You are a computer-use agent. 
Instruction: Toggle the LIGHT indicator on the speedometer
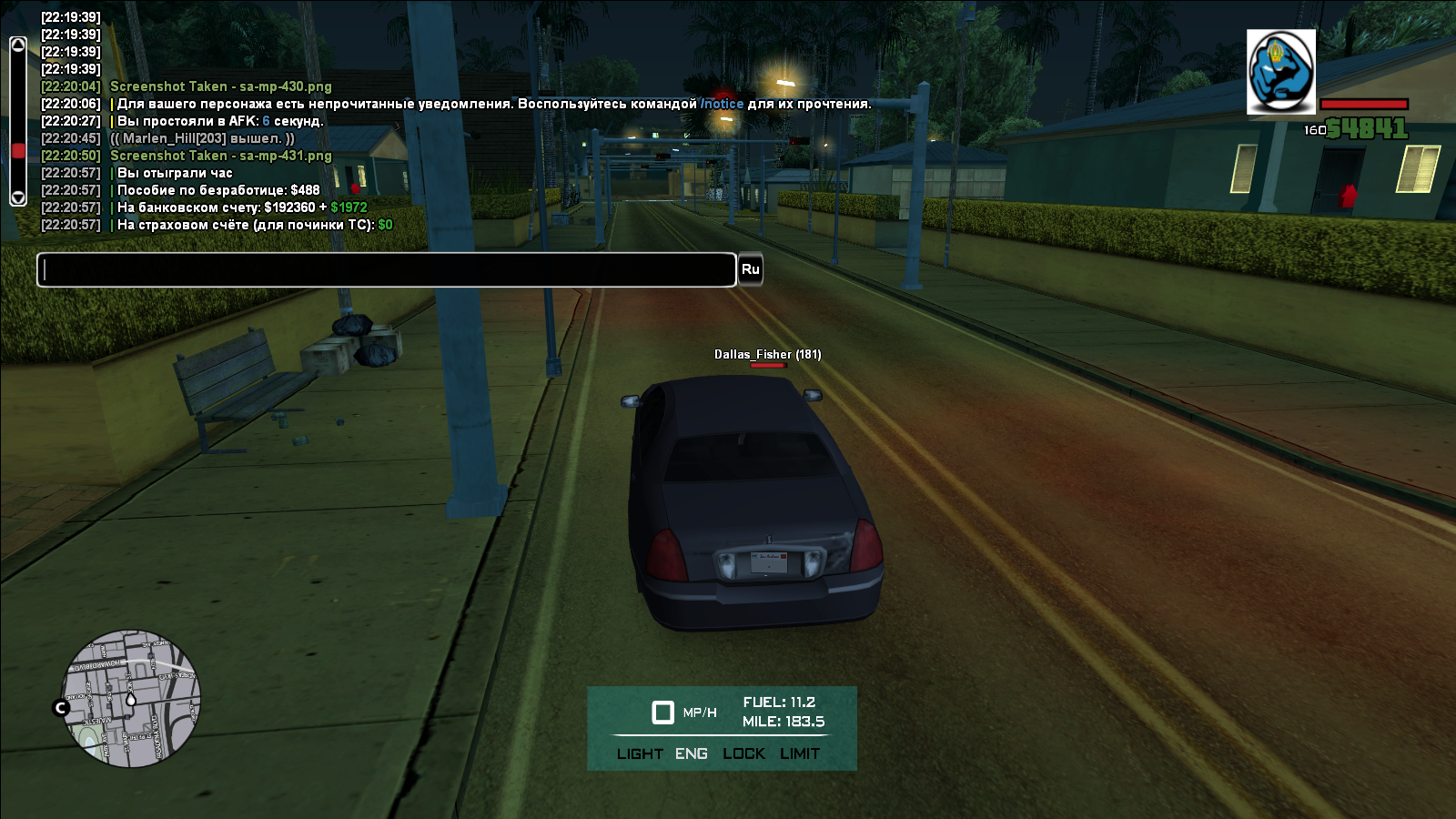click(x=640, y=753)
